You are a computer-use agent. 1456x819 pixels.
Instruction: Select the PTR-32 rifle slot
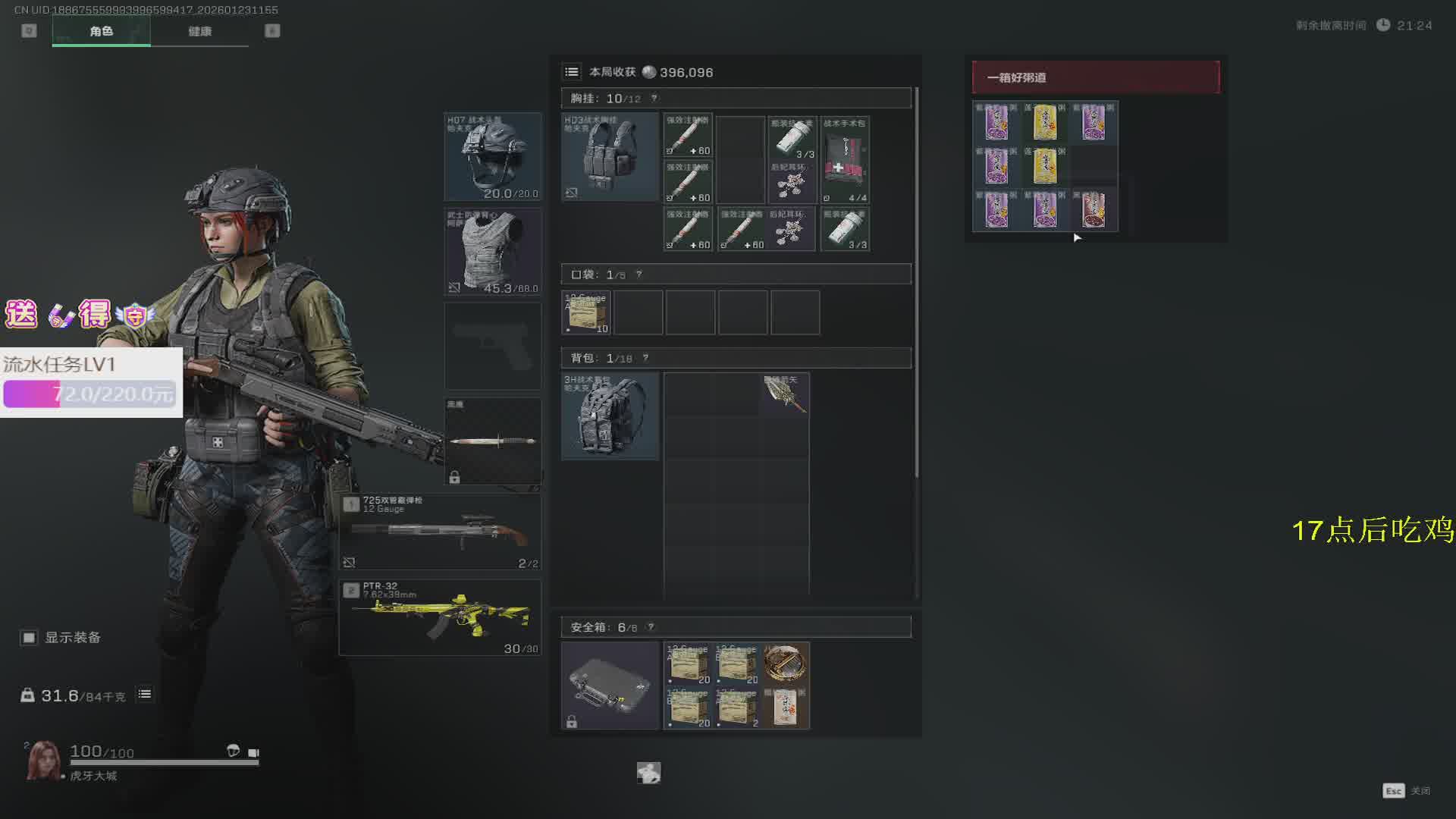(440, 617)
